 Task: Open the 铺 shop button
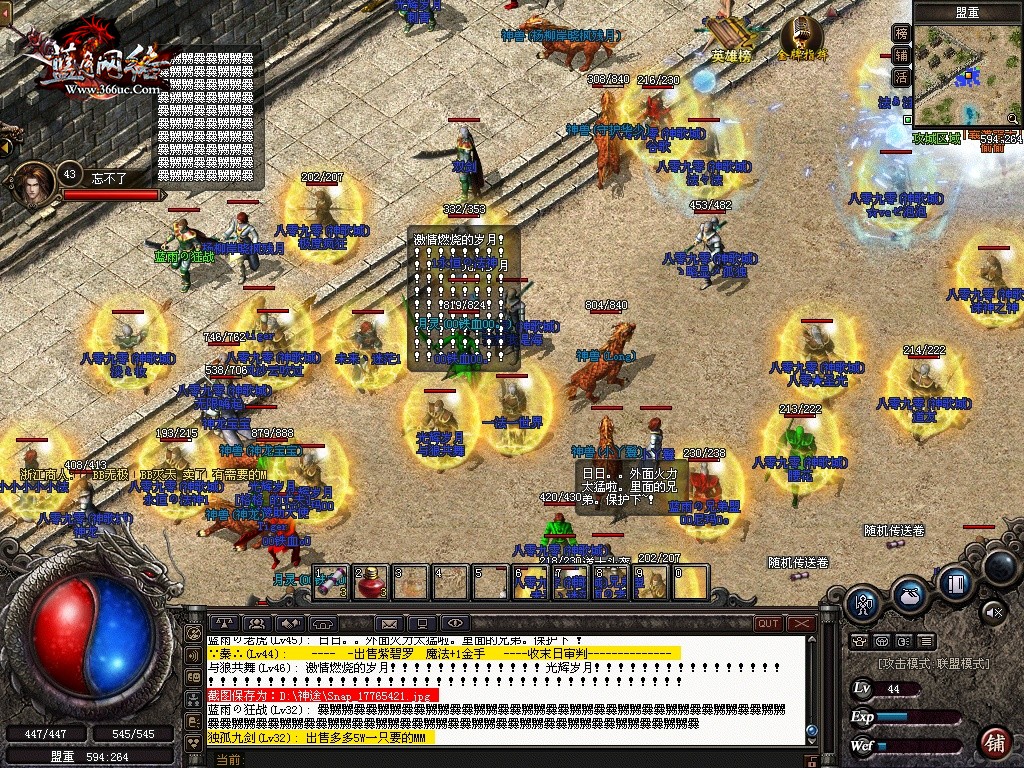pyautogui.click(x=994, y=742)
